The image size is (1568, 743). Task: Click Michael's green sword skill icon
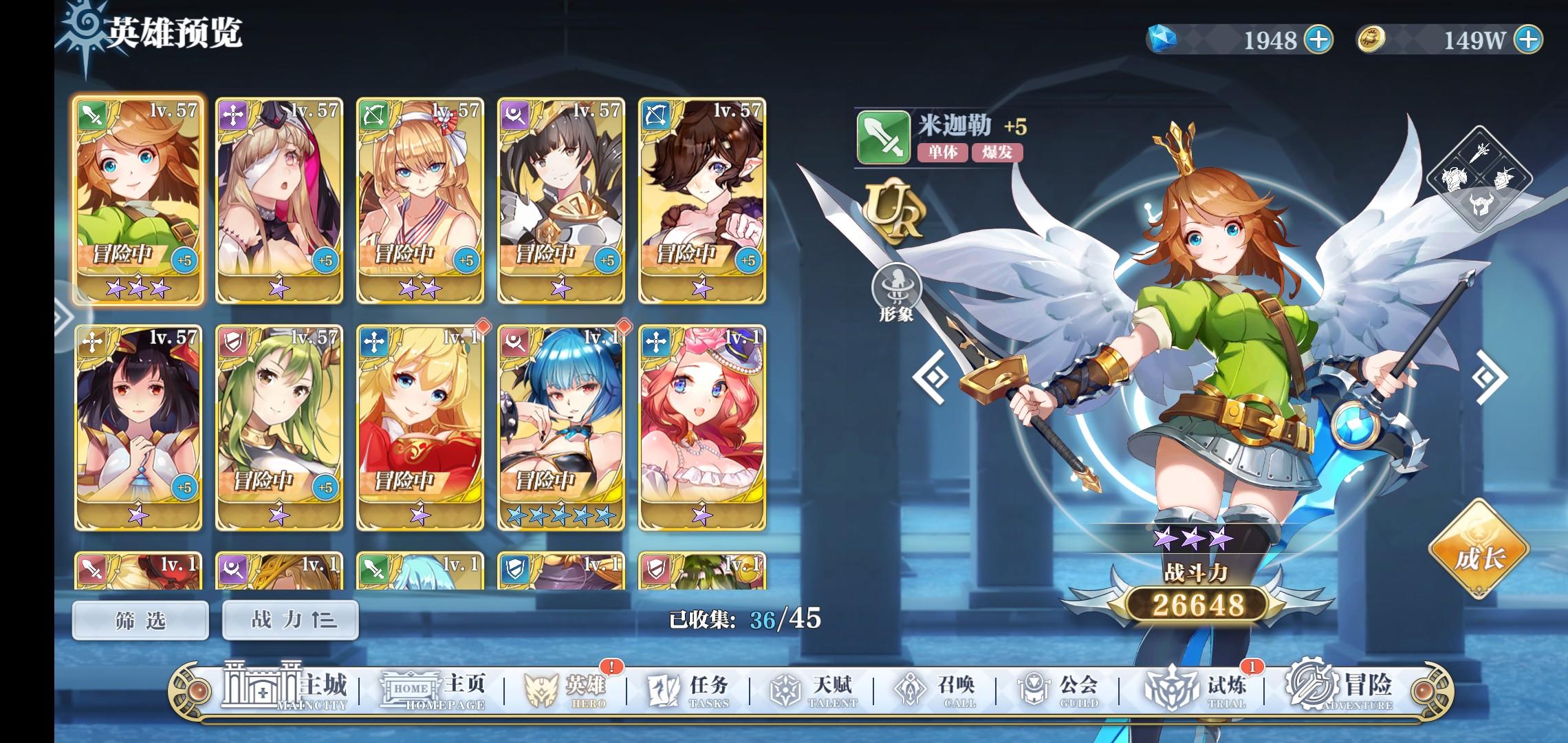pyautogui.click(x=883, y=138)
